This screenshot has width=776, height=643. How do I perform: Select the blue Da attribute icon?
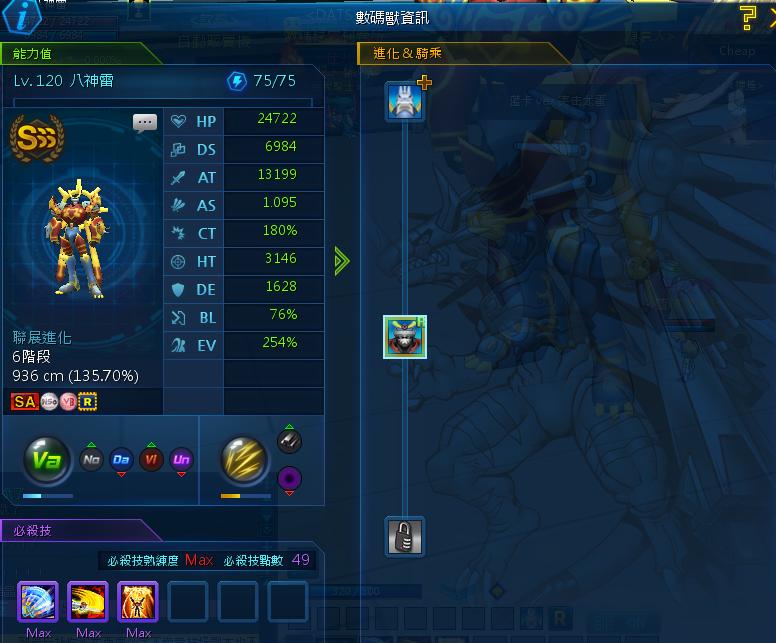pos(121,460)
